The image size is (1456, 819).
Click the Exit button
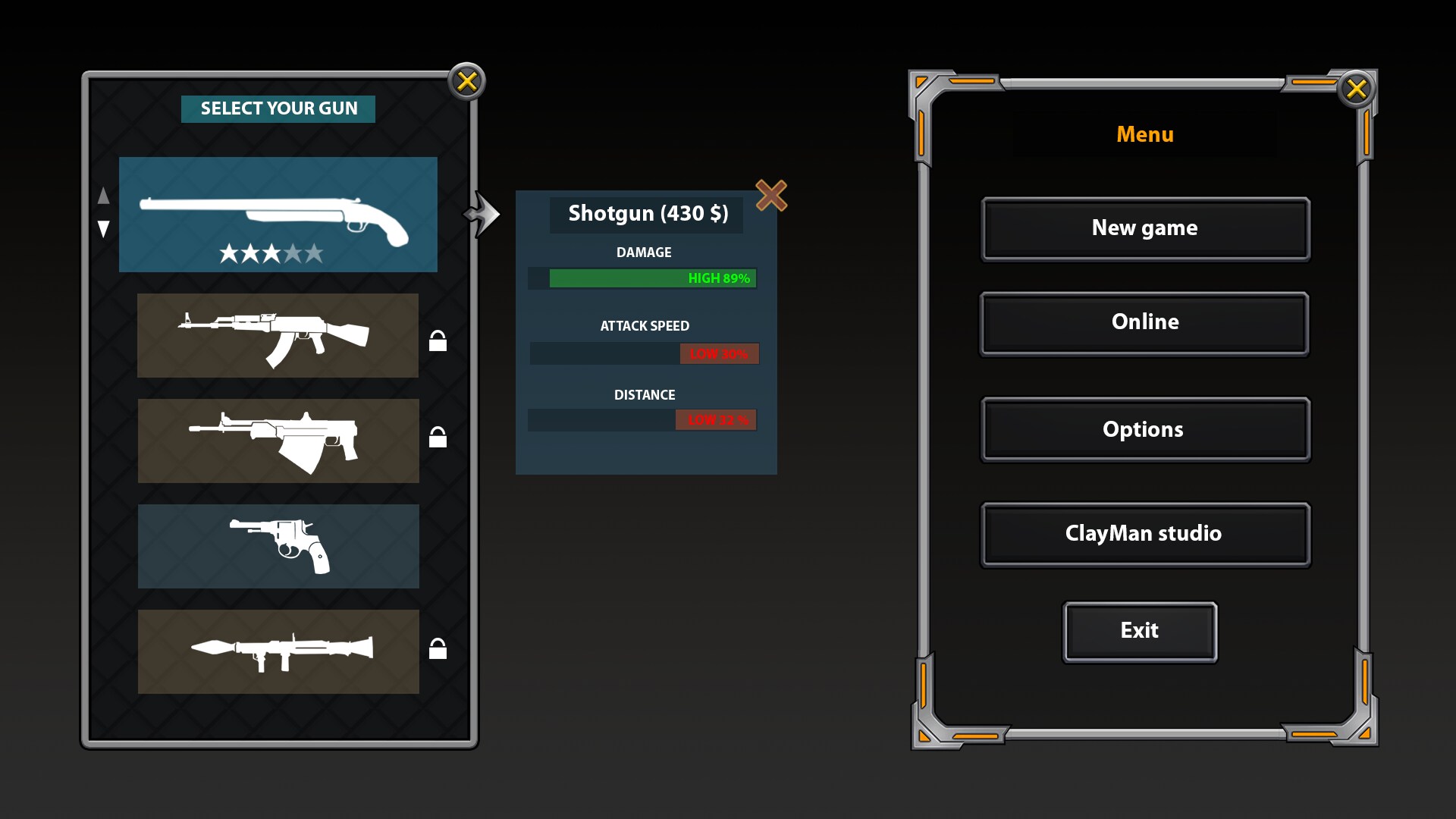coord(1141,630)
